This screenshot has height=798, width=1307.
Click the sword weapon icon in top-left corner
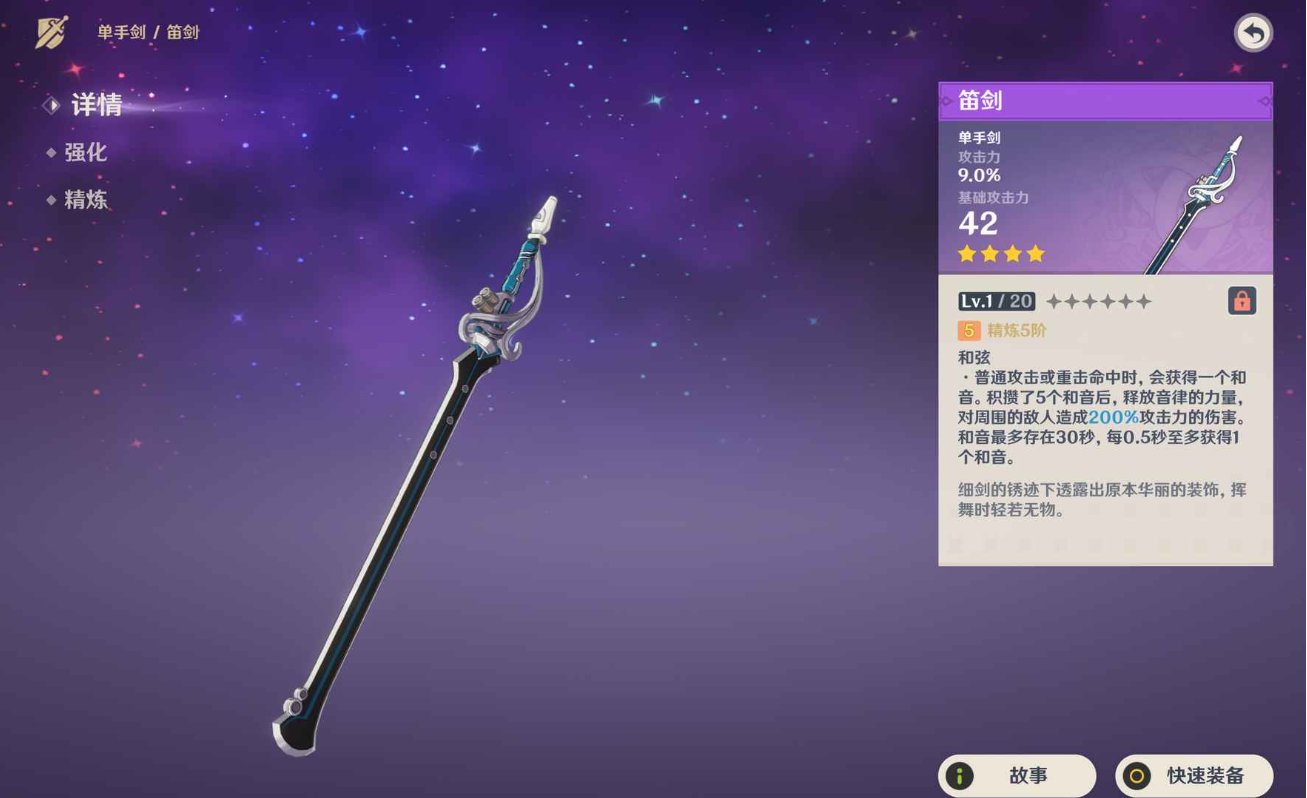(x=49, y=31)
